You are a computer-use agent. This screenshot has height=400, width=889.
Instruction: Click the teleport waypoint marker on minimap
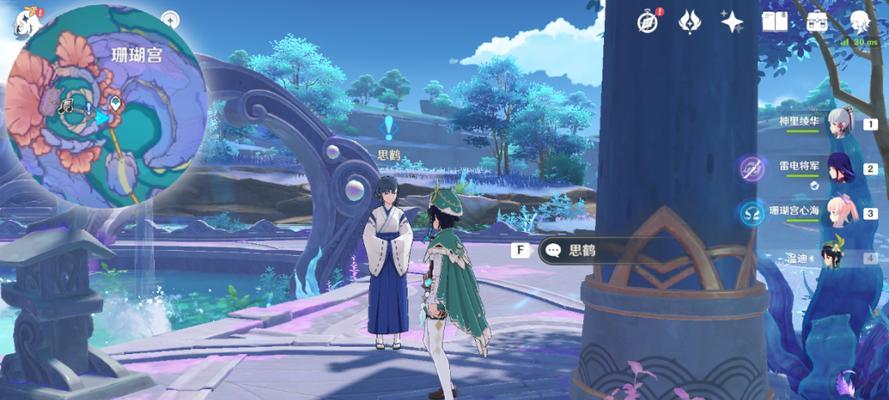(116, 104)
